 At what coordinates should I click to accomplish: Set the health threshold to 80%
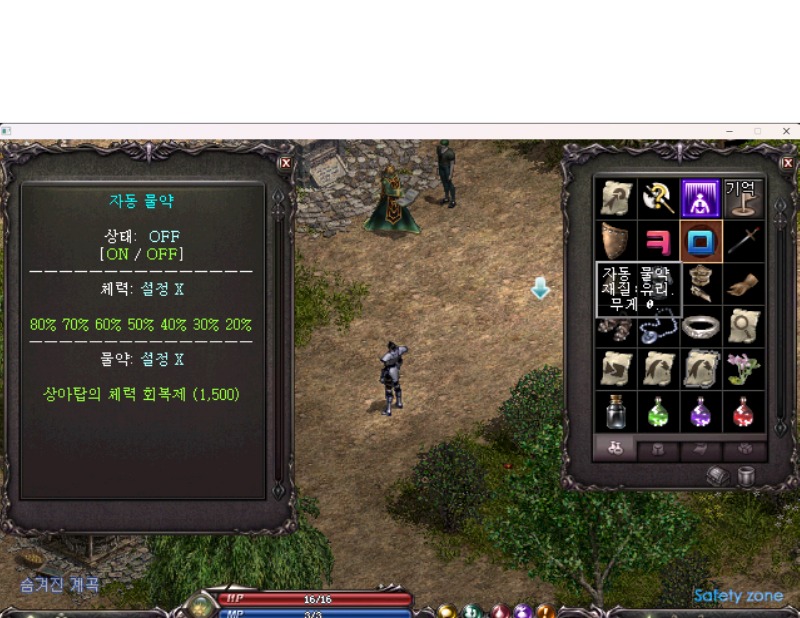coord(43,325)
